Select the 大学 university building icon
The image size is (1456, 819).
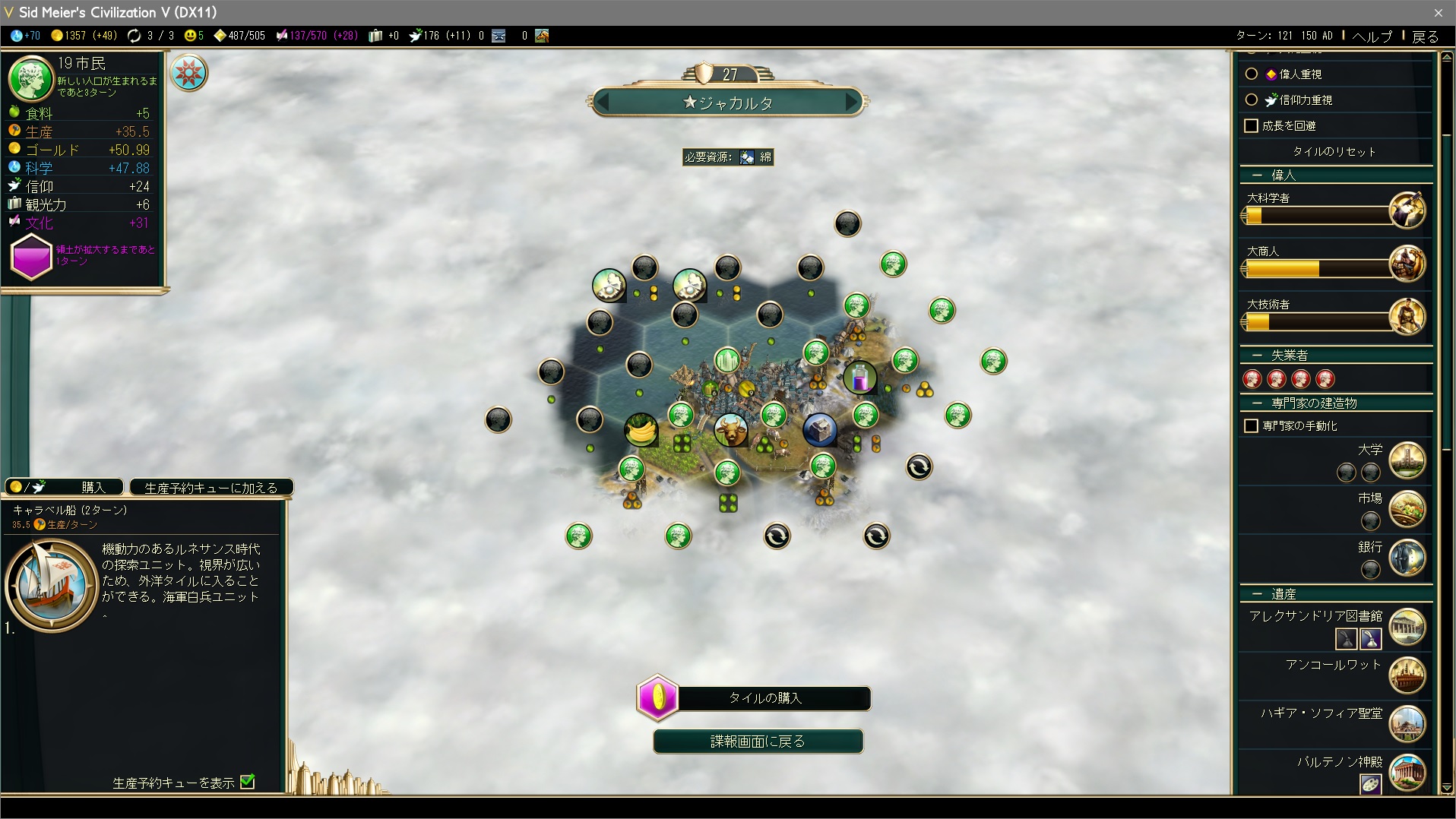click(1407, 460)
